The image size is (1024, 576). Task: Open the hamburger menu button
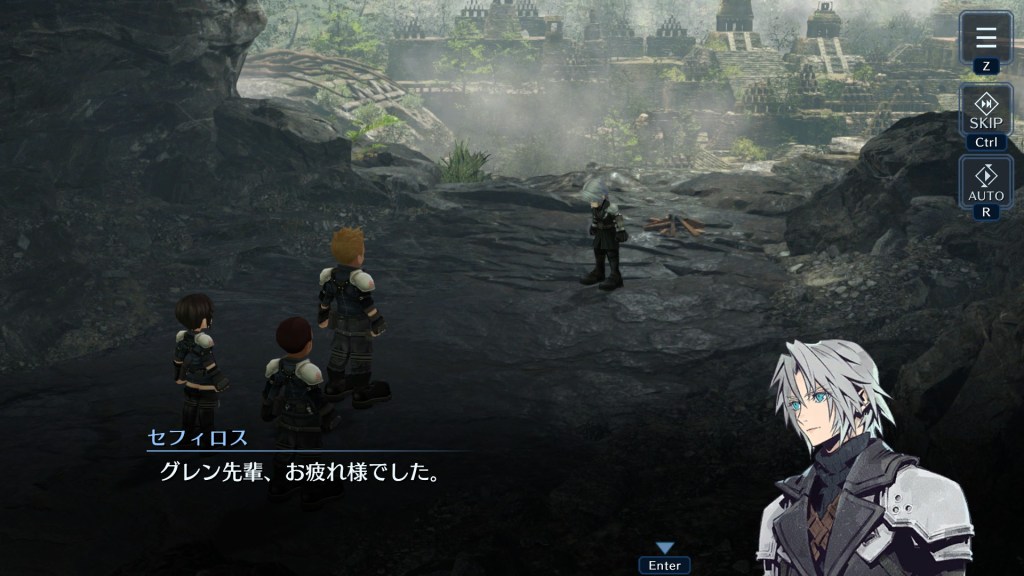985,38
